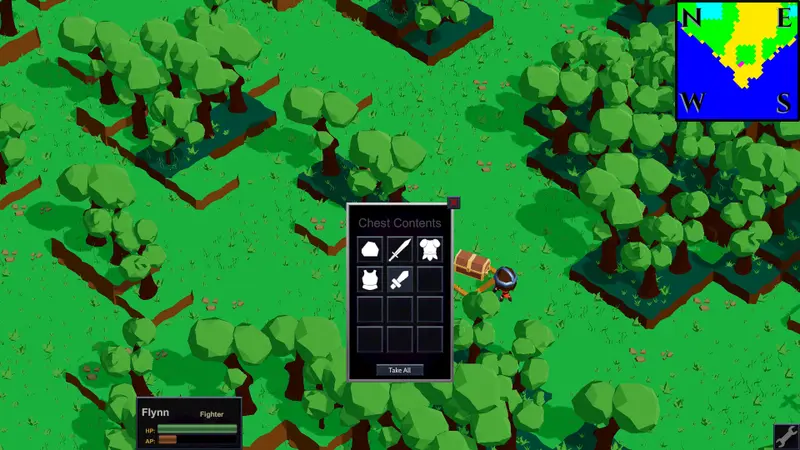Select the helmet item in the chest

(370, 249)
